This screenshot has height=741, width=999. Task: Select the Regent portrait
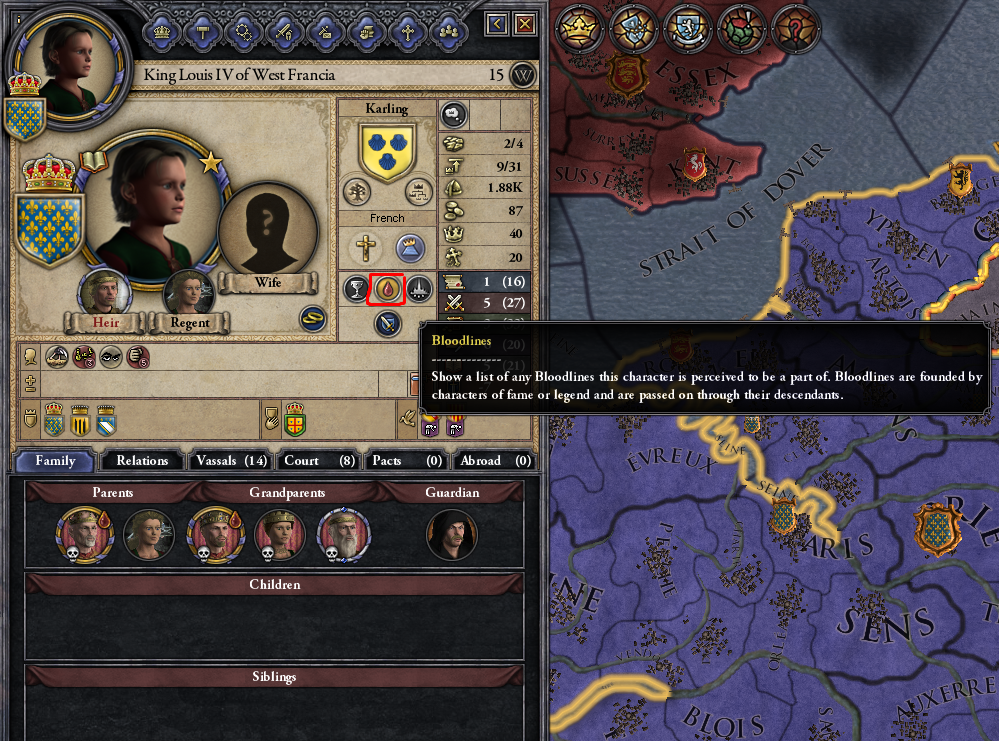click(188, 293)
